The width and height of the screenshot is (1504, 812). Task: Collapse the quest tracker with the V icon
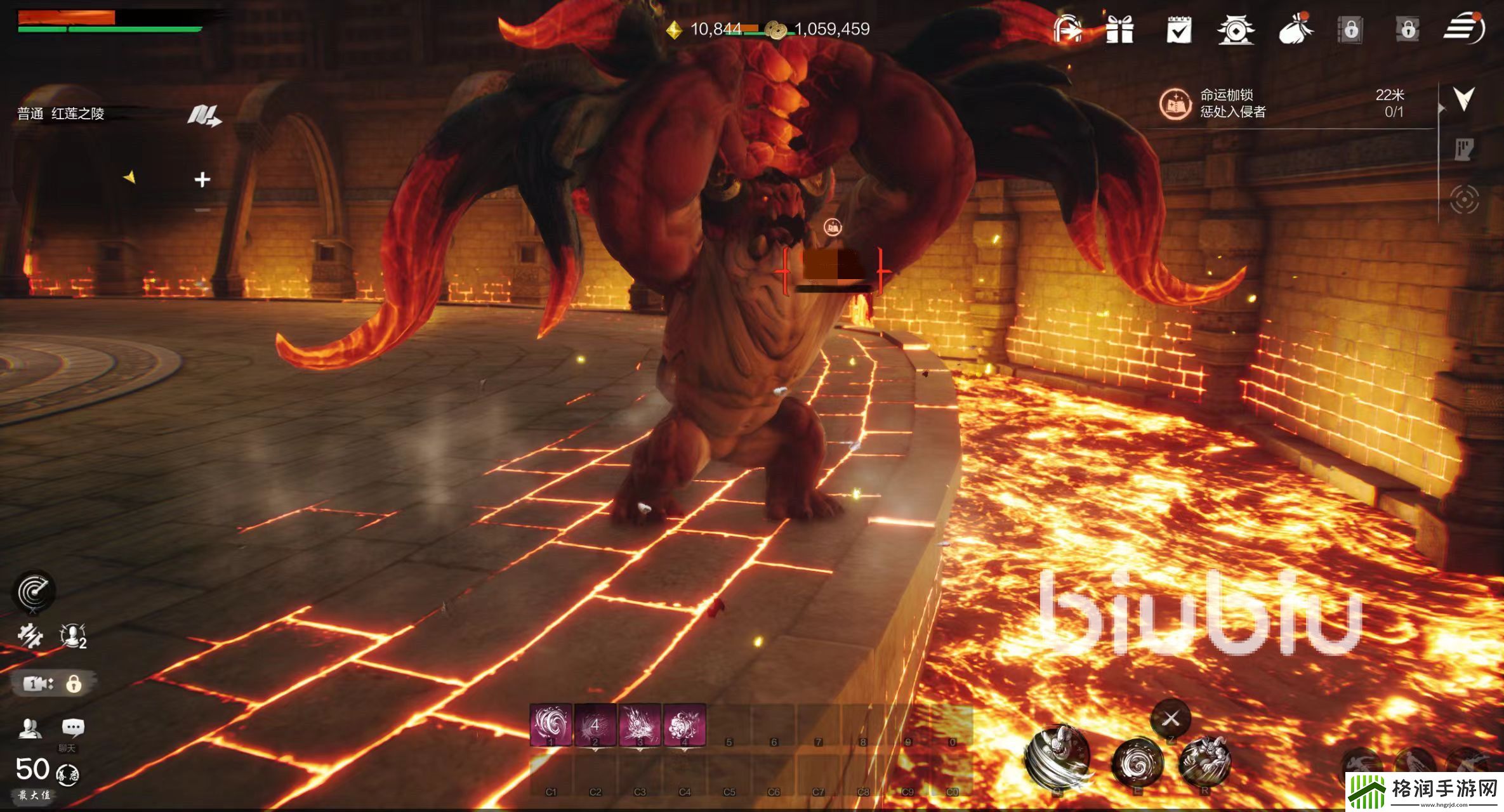(1463, 98)
